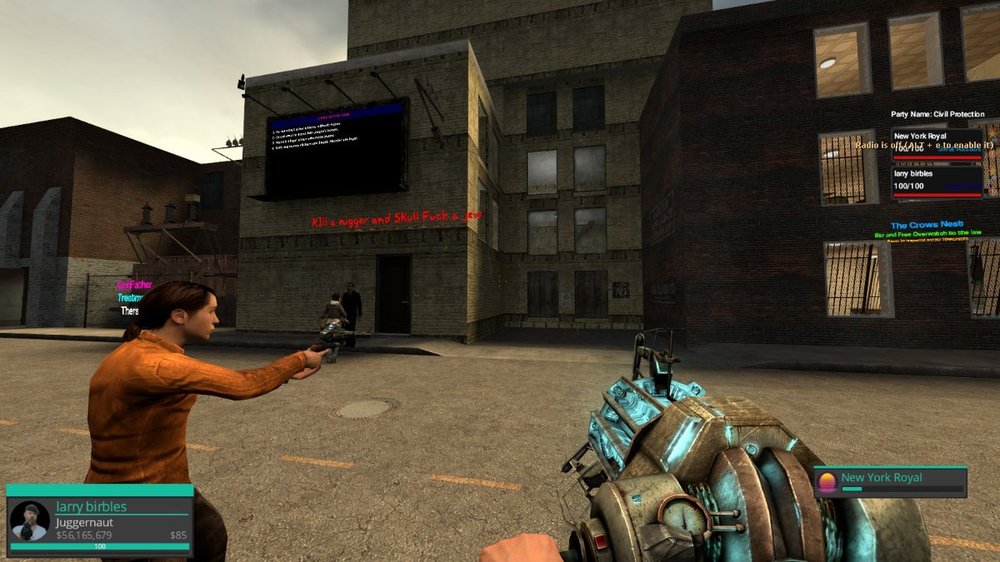This screenshot has height=562, width=1000.
Task: Select larry birbles party member card
Action: [x=936, y=180]
